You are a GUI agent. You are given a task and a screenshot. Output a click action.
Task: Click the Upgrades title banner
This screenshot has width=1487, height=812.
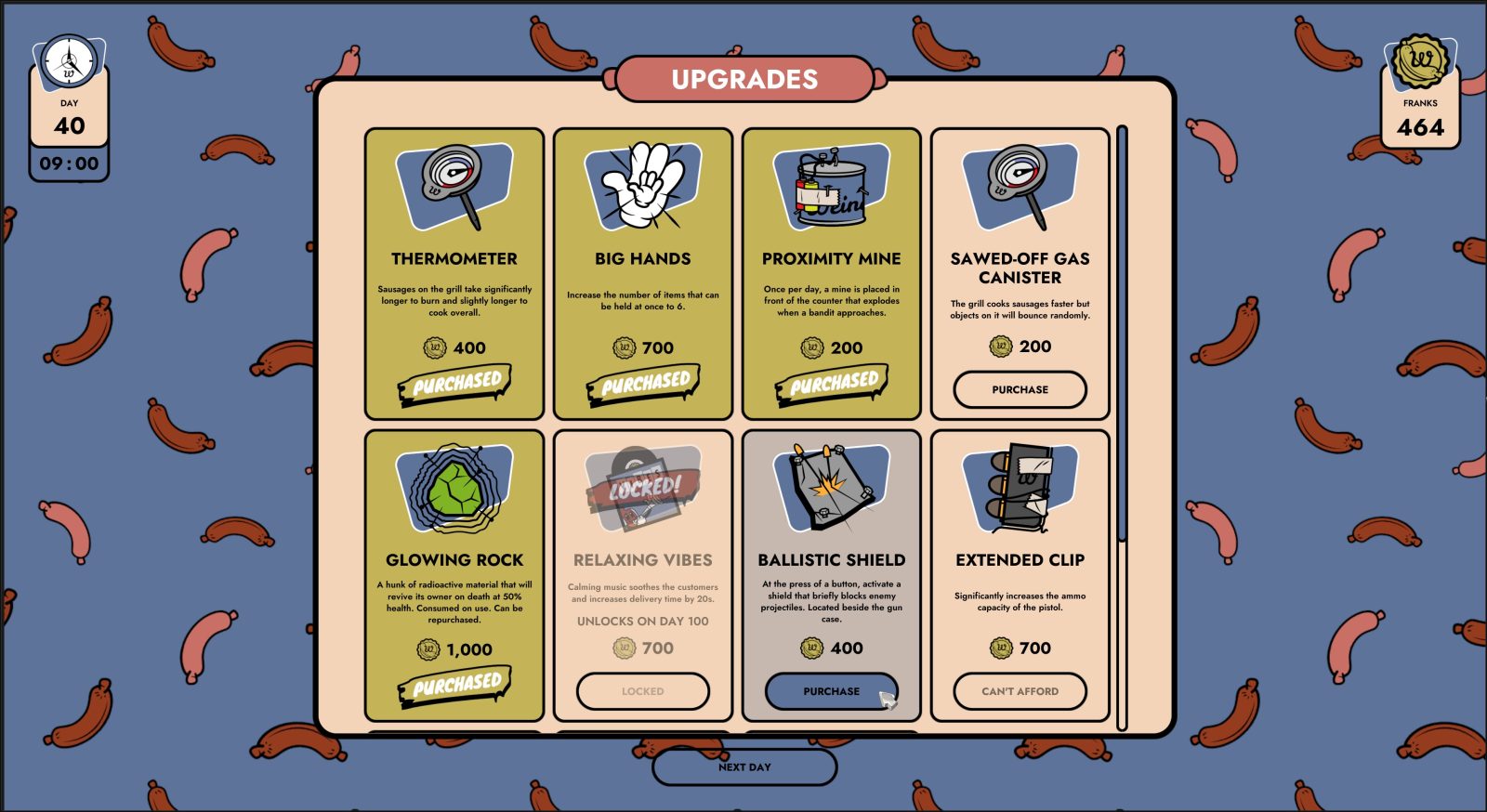(x=744, y=80)
